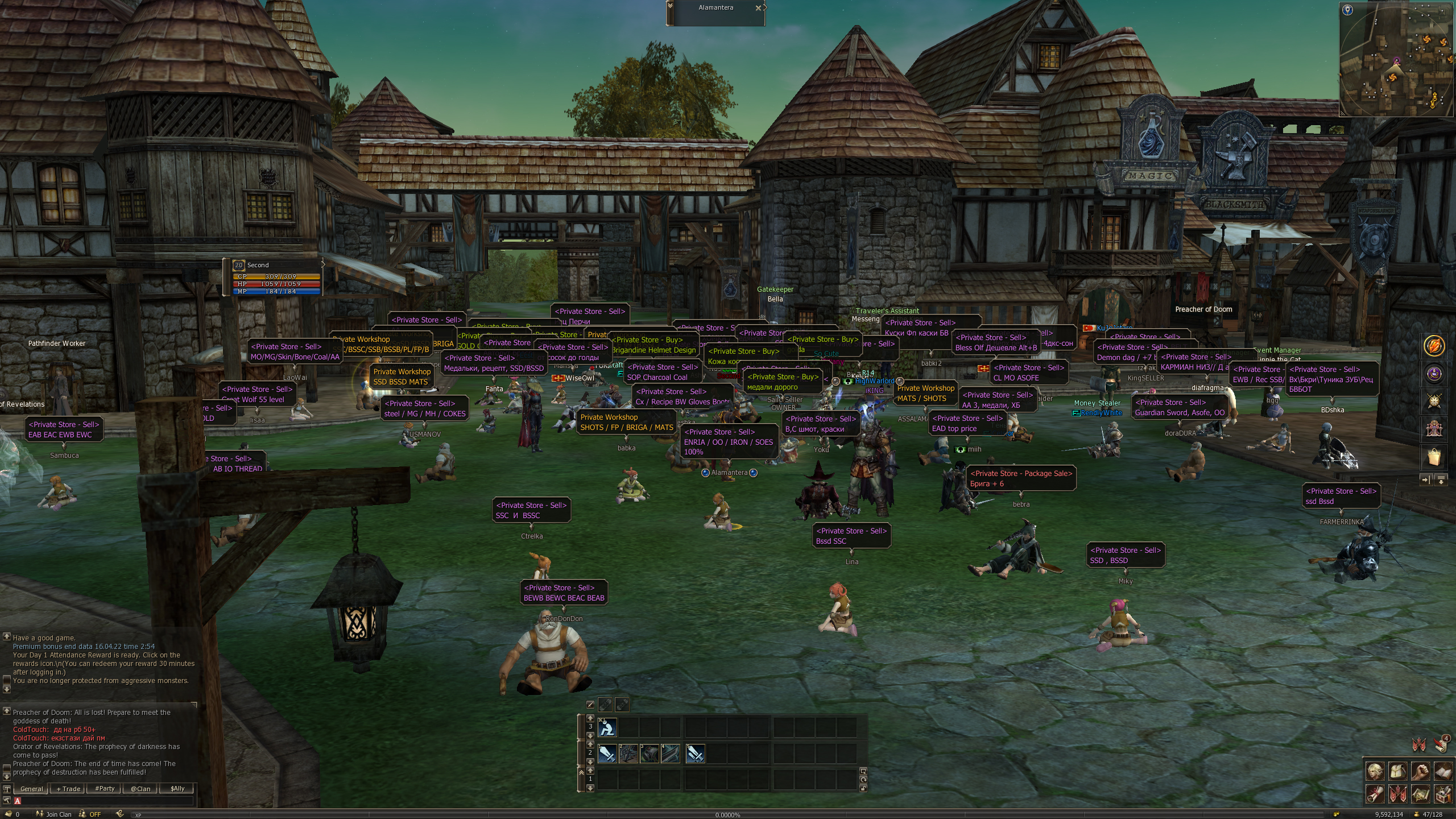Image resolution: width=1456 pixels, height=819 pixels.
Task: Open the skills book icon
Action: click(x=1442, y=771)
